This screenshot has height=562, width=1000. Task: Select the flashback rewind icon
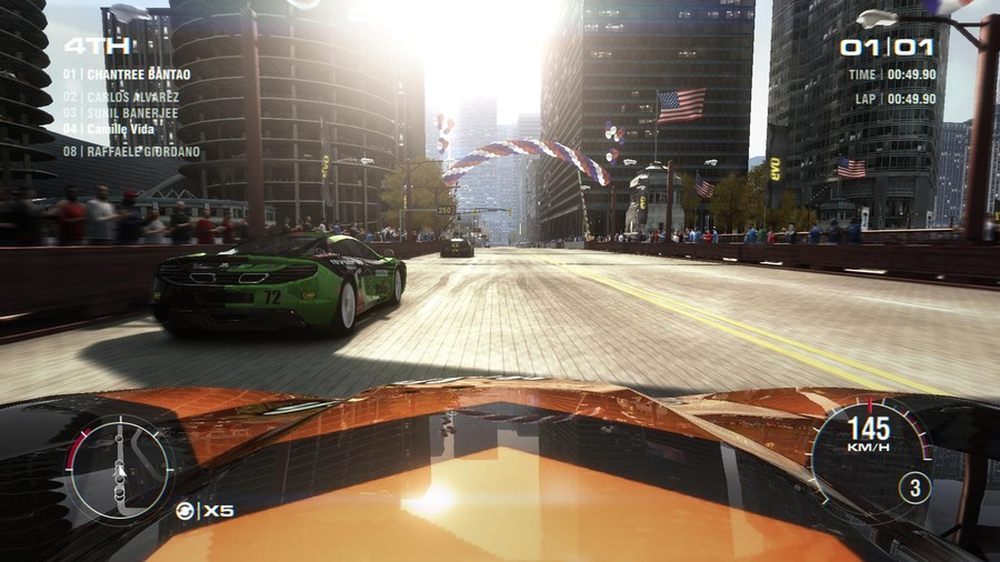[185, 511]
